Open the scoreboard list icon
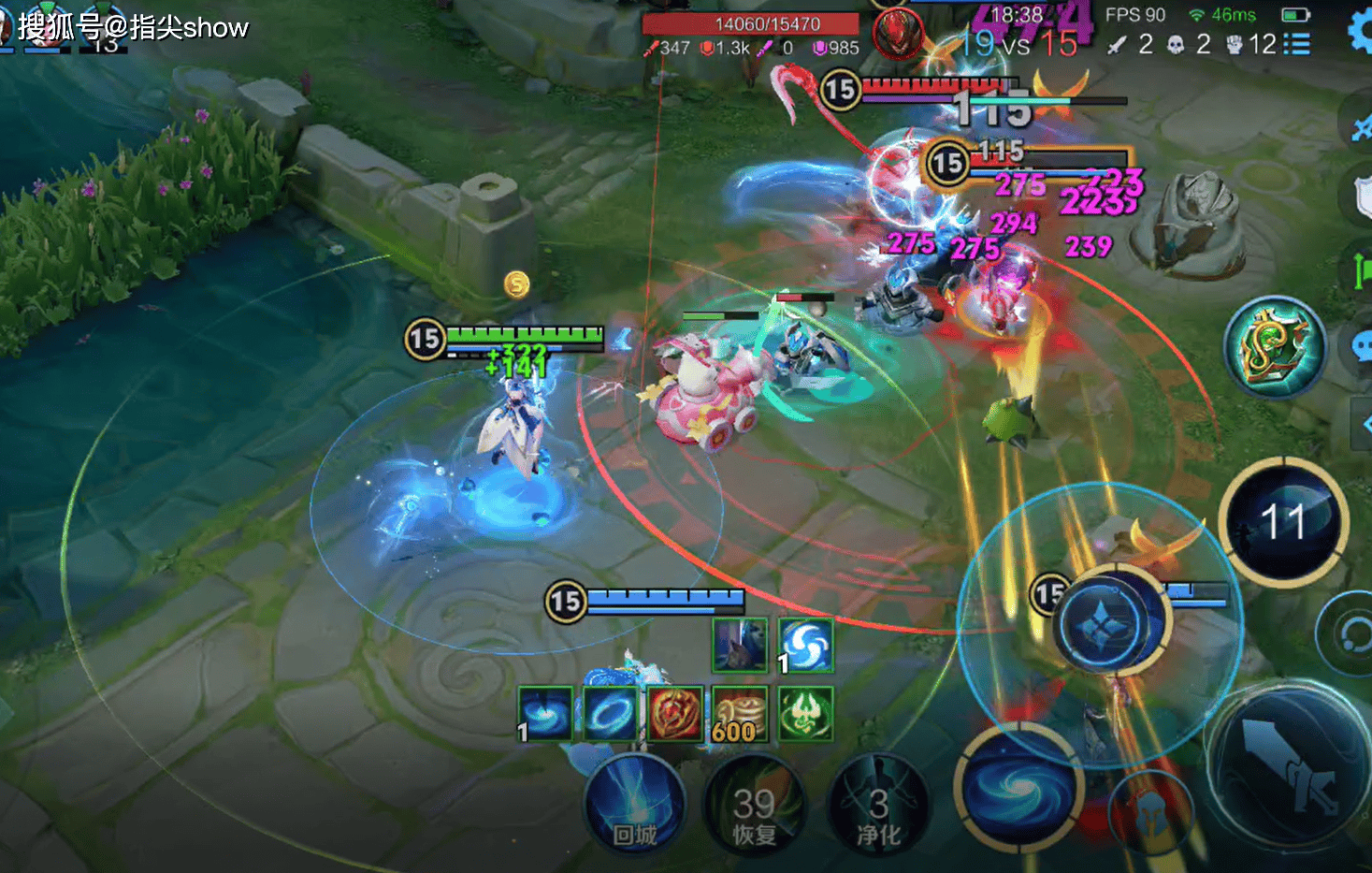 1297,44
